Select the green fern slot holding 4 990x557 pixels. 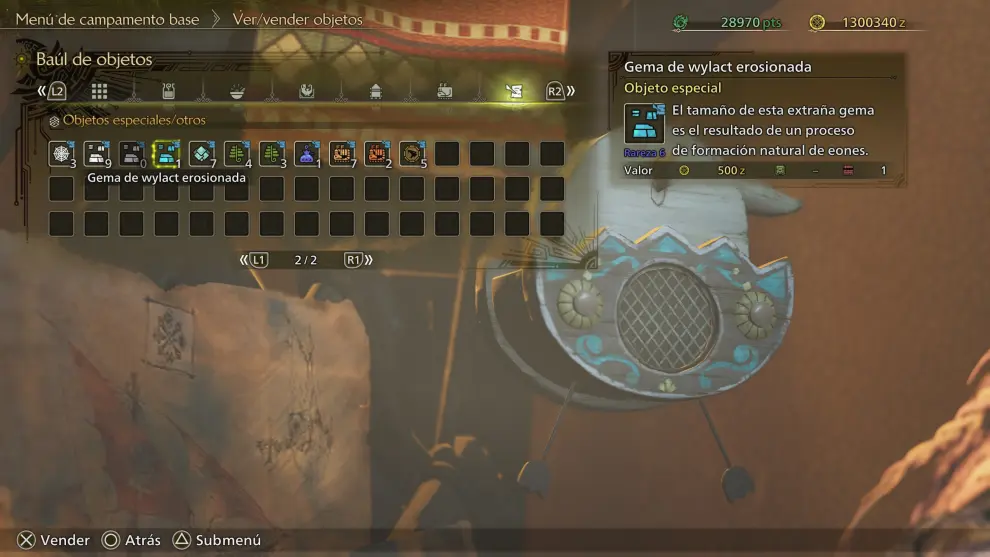[236, 154]
